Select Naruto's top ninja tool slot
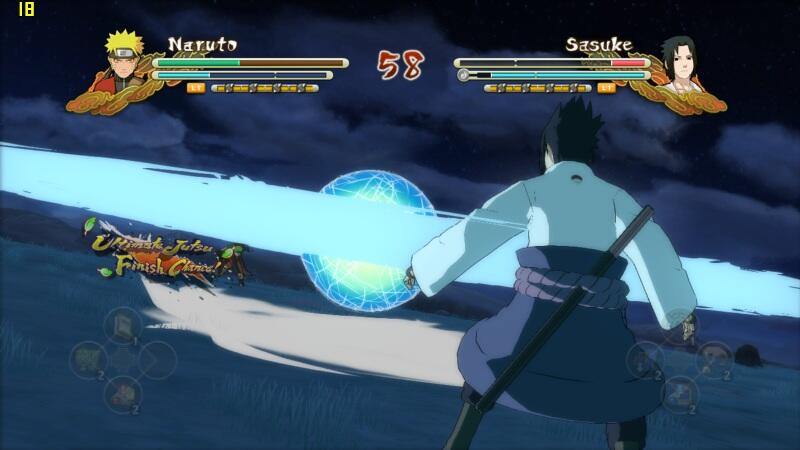This screenshot has height=450, width=800. click(x=122, y=326)
